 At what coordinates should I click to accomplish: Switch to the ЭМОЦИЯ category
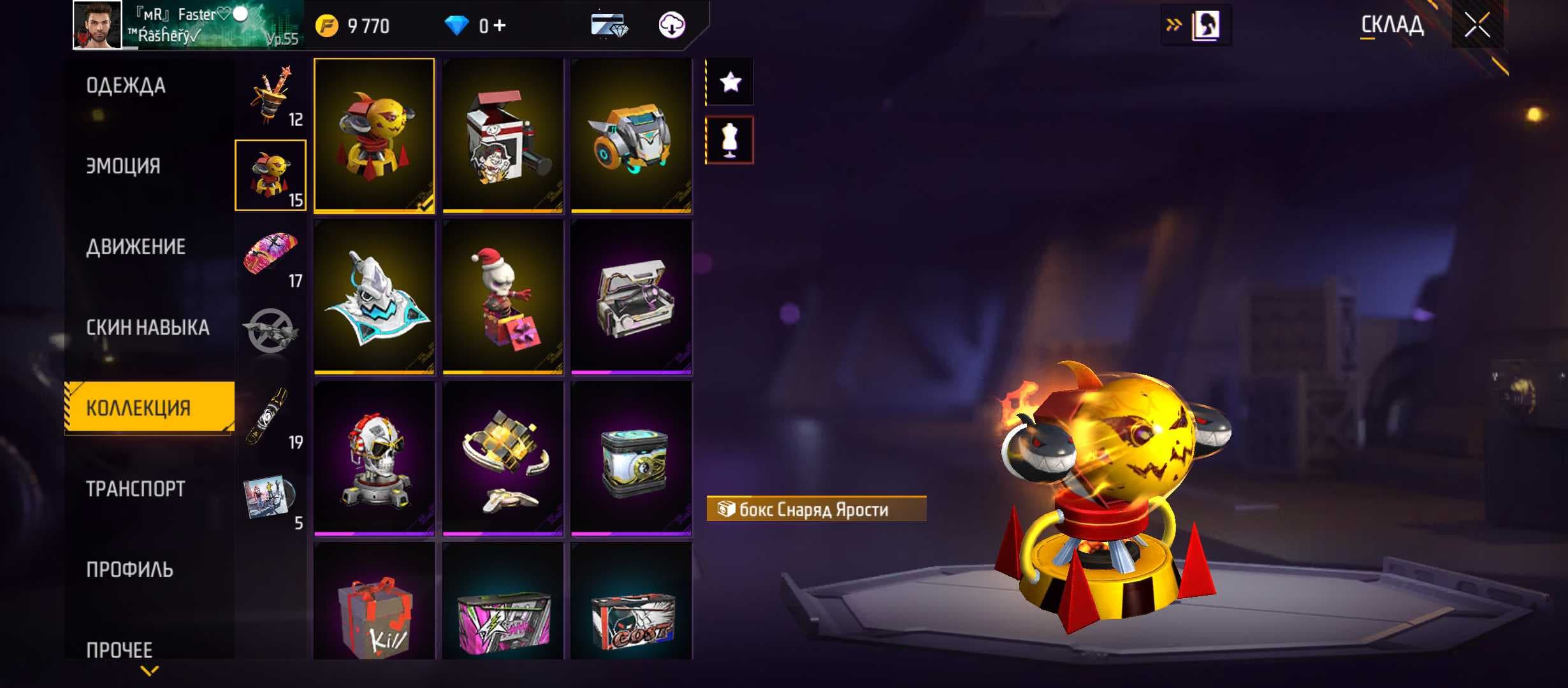click(123, 166)
